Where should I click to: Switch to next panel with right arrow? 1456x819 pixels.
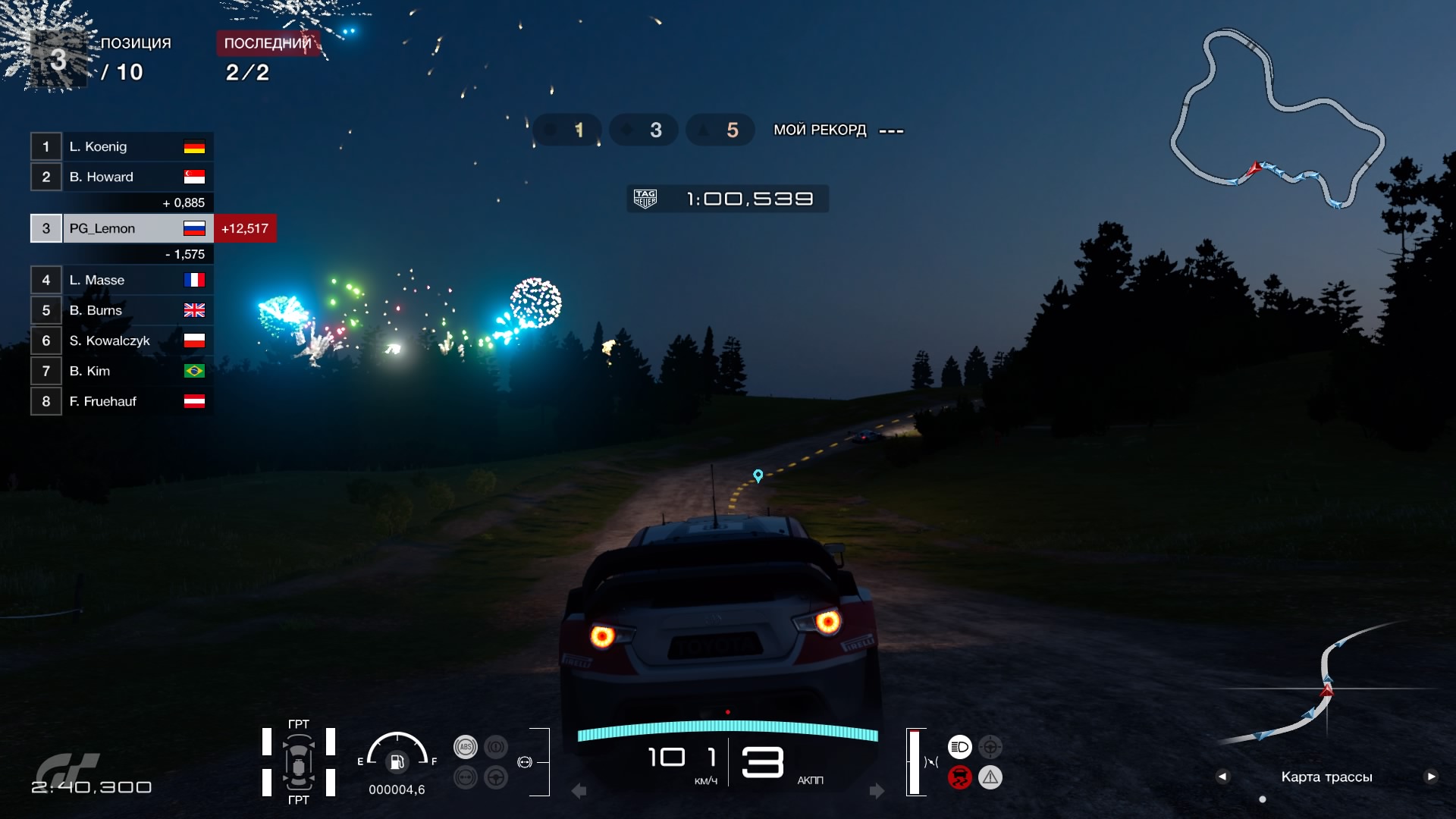(x=1431, y=777)
